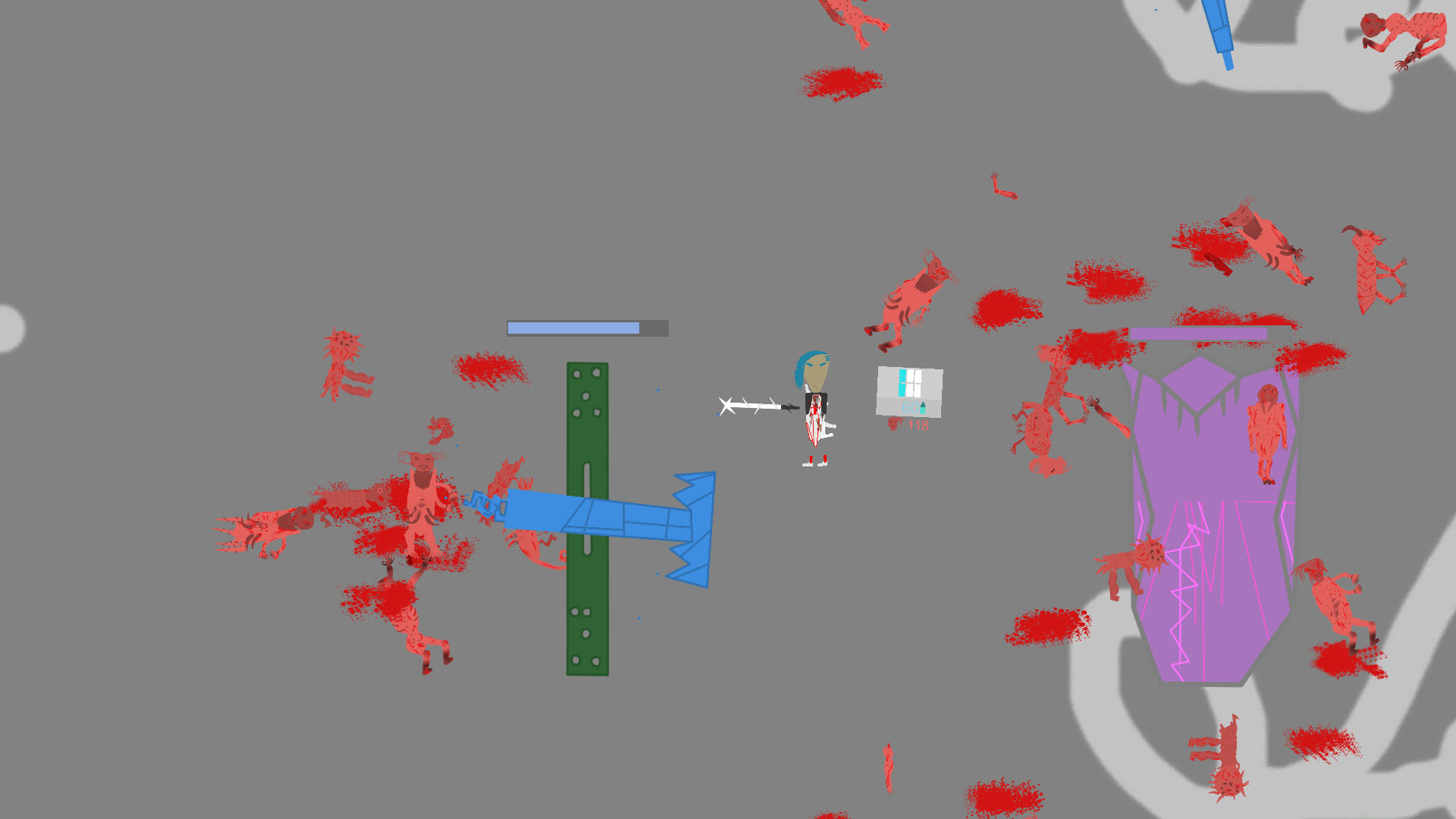This screenshot has height=819, width=1456.
Task: Select the horned demon enemy near the green platform
Action: point(422,493)
